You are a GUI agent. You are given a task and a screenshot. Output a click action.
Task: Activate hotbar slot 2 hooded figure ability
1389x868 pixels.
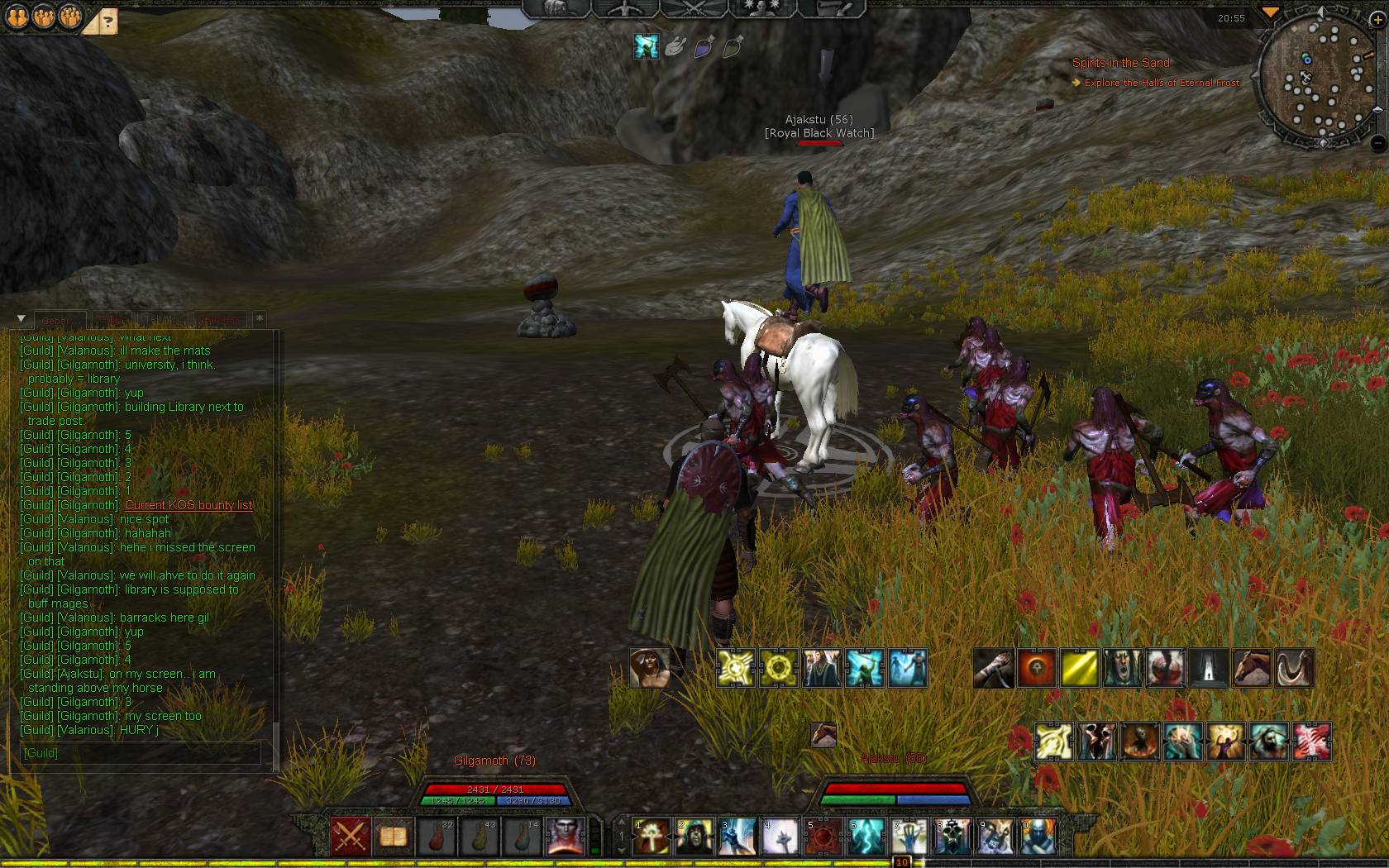(694, 837)
